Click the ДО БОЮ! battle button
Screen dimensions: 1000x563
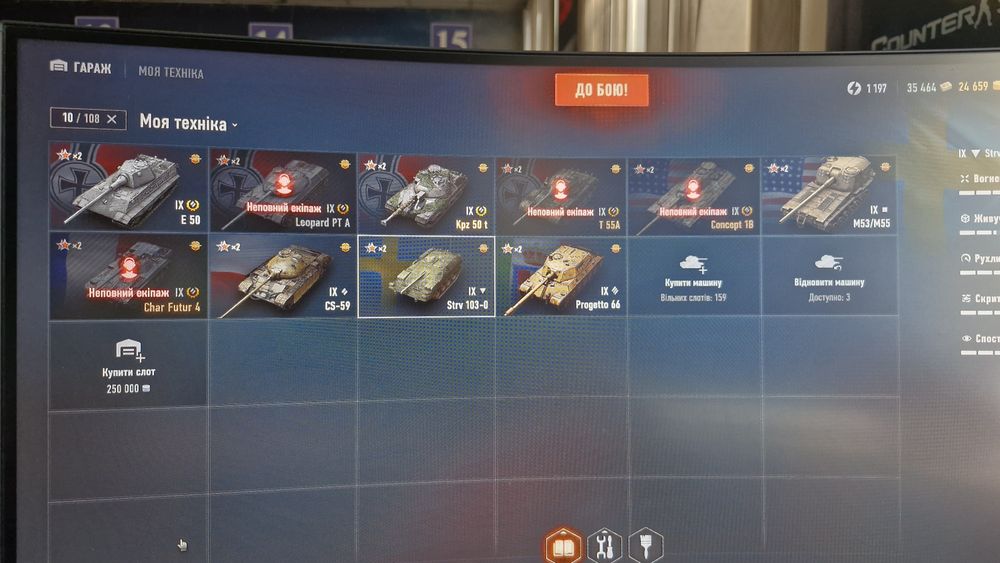tap(602, 90)
